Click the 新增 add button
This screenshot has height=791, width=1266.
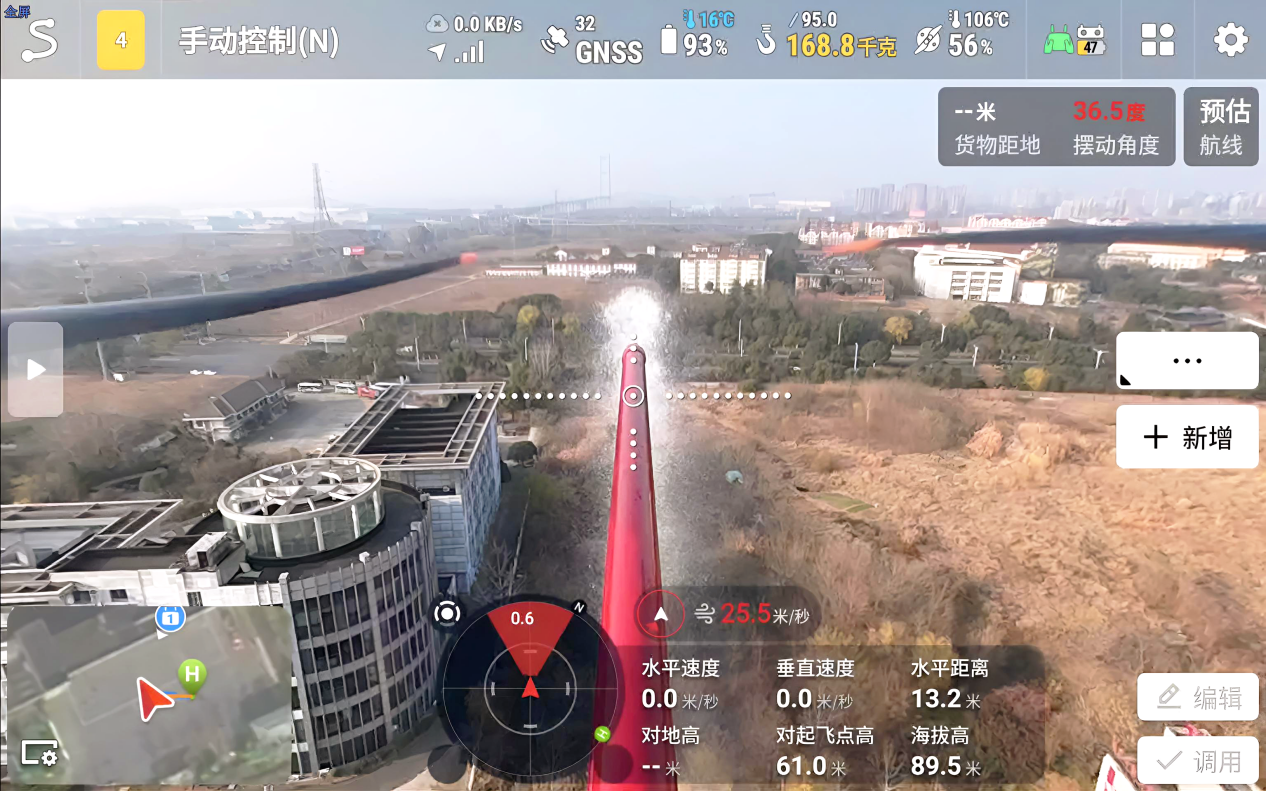coord(1187,437)
